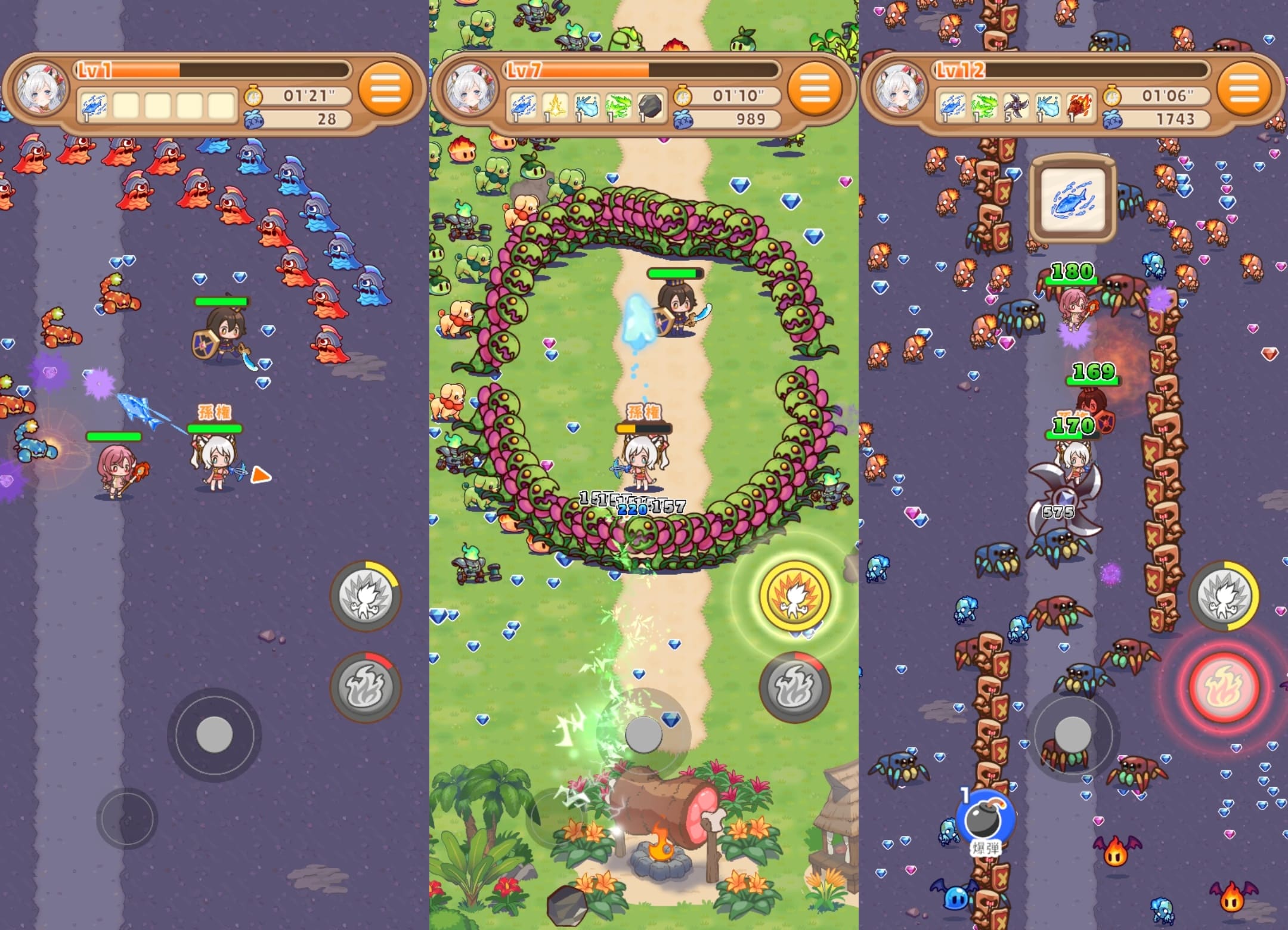Open the hamburger menu beside the Lv 7 bar
Viewport: 1288px width, 930px height.
[x=815, y=89]
